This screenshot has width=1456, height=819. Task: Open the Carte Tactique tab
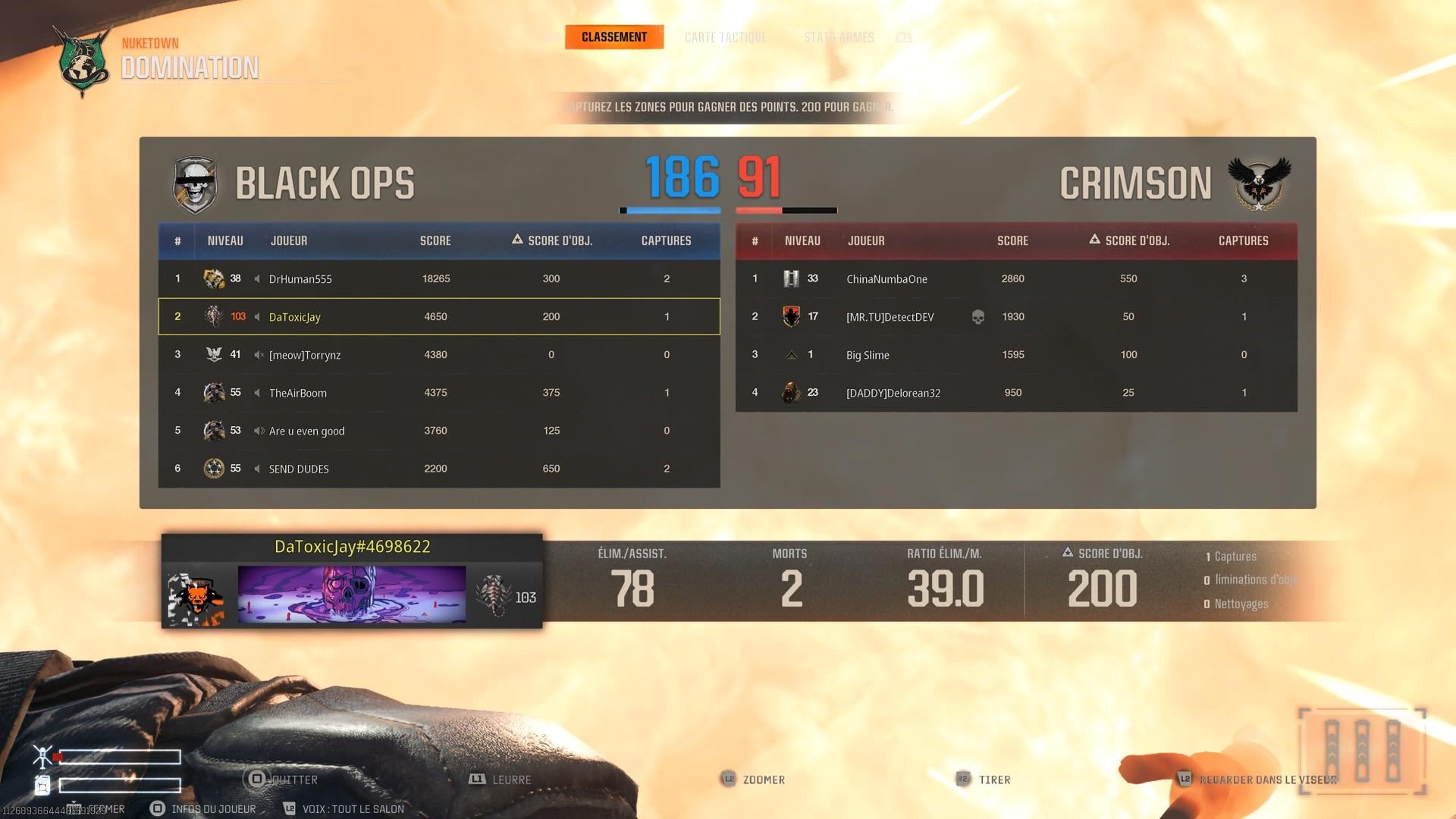[725, 37]
